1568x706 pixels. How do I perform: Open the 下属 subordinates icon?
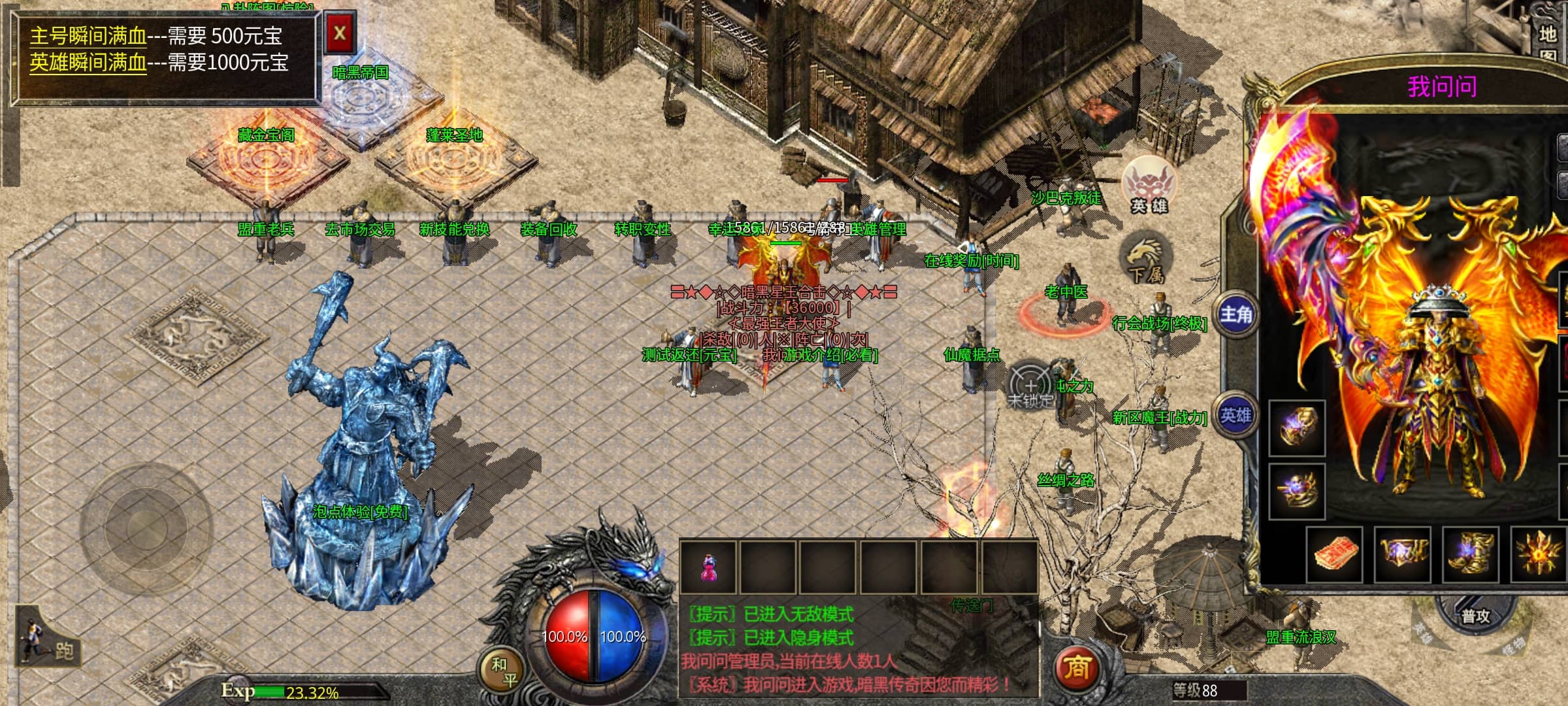point(1145,260)
